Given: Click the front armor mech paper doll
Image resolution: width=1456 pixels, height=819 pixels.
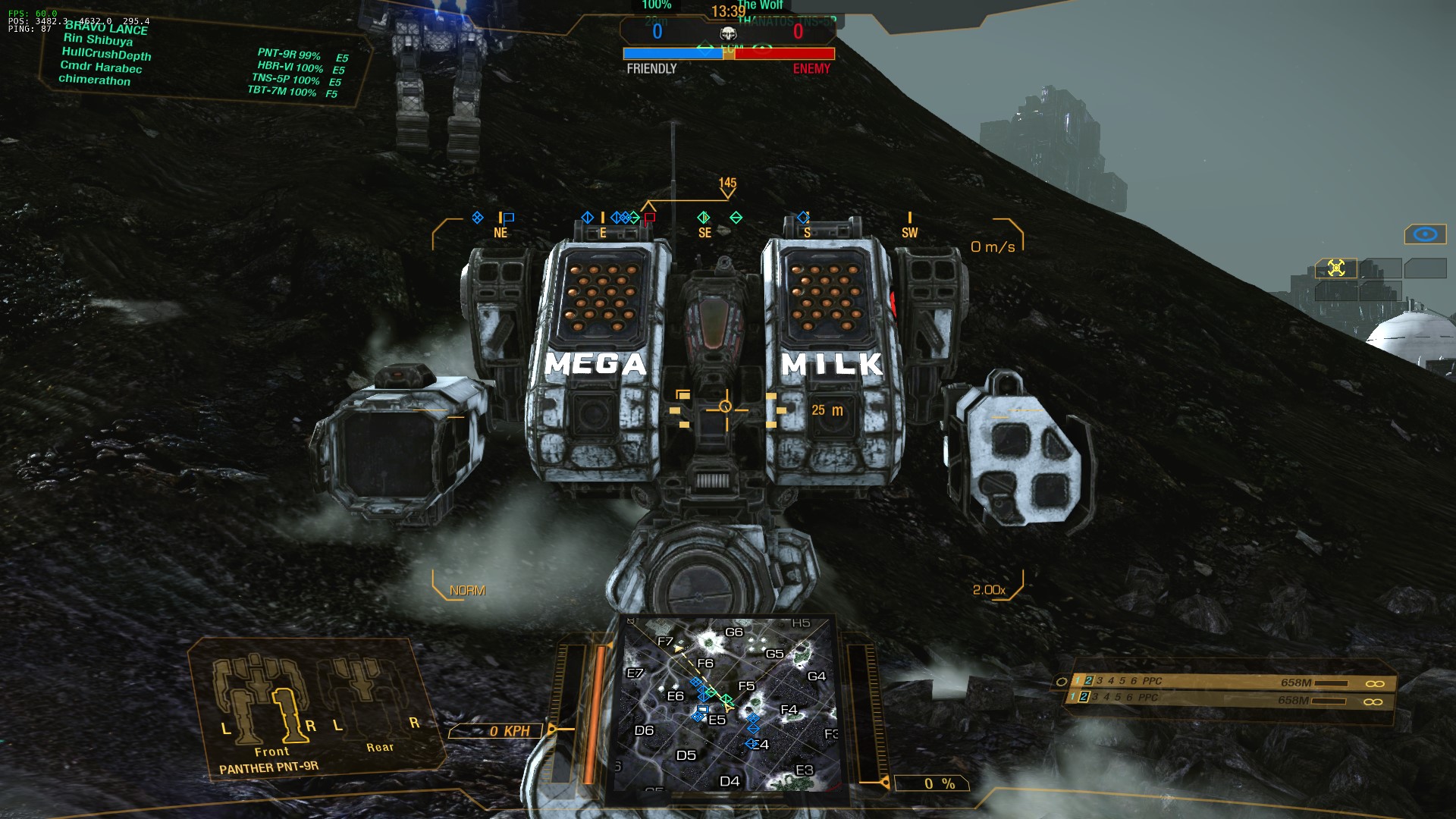Looking at the screenshot, I should 262,701.
